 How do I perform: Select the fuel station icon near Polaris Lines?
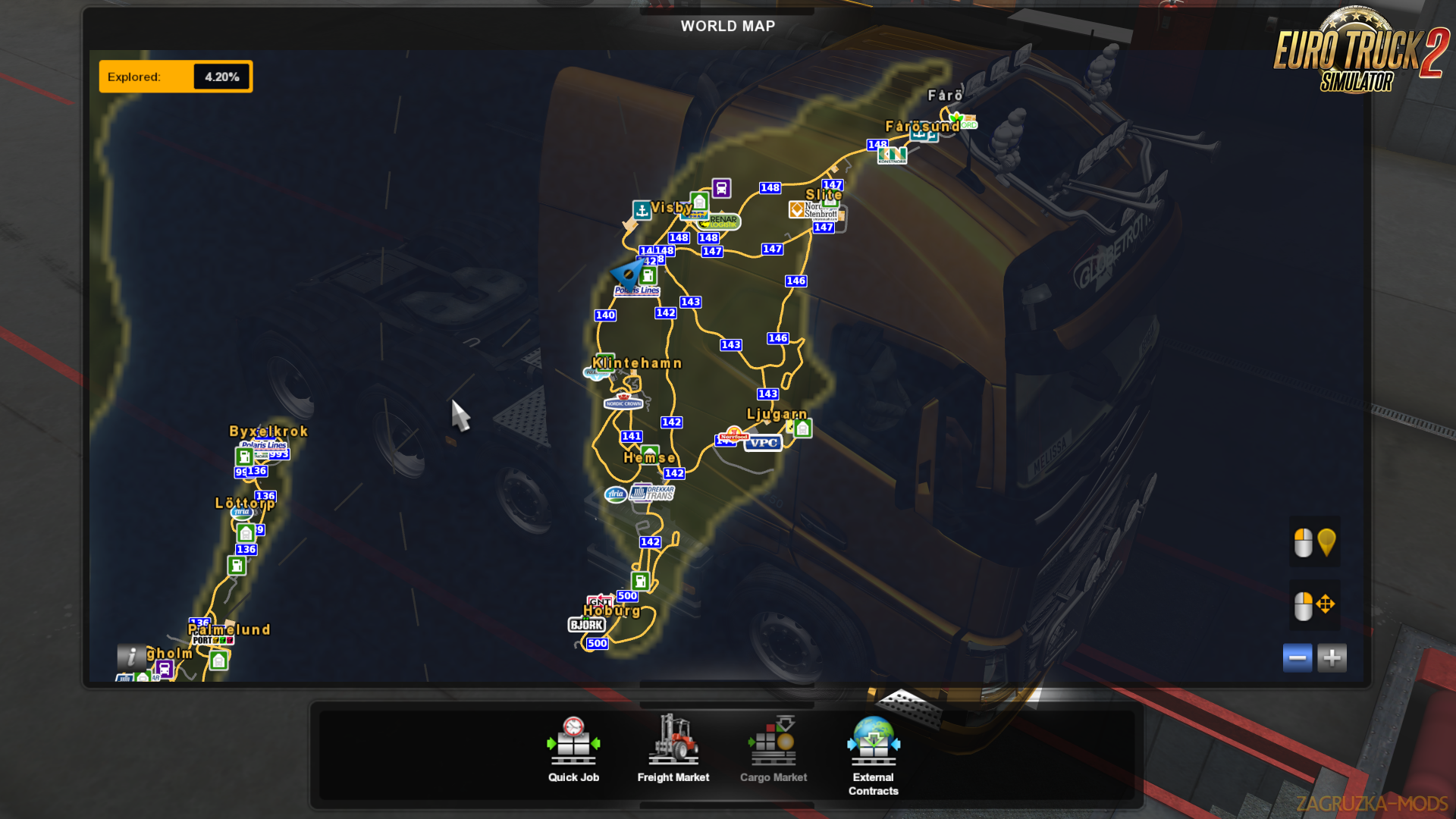(648, 276)
